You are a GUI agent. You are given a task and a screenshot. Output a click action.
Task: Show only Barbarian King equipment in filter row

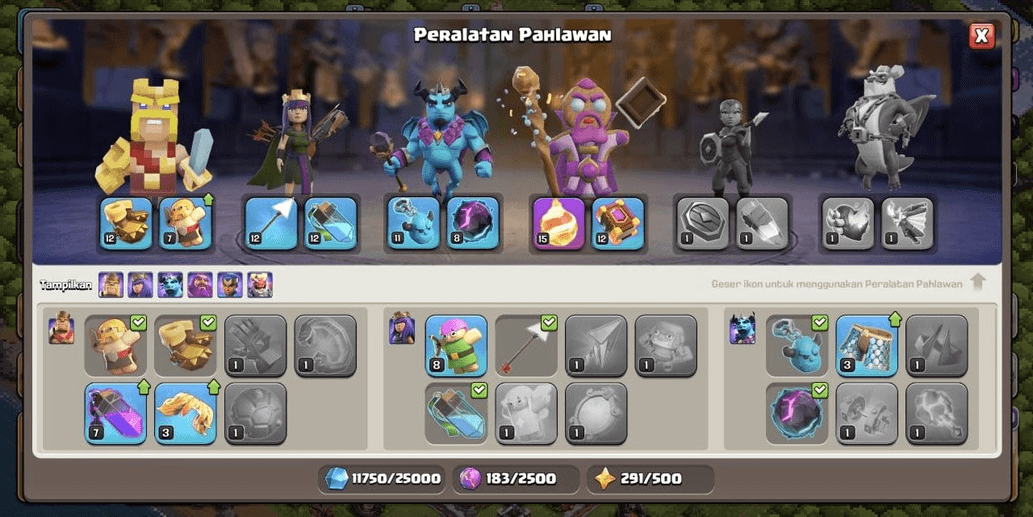(111, 285)
